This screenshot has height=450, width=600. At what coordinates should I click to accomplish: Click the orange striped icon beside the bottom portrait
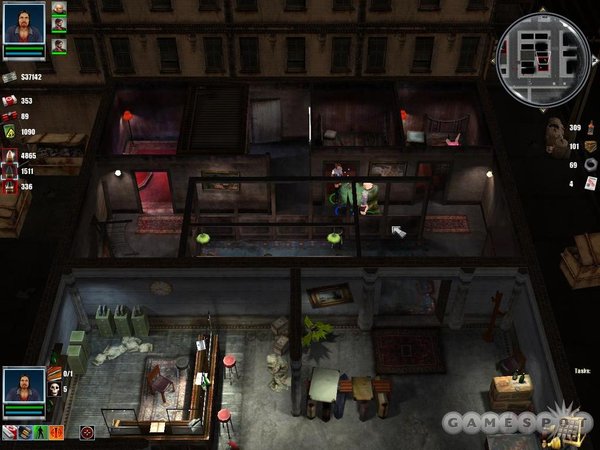coord(54,373)
